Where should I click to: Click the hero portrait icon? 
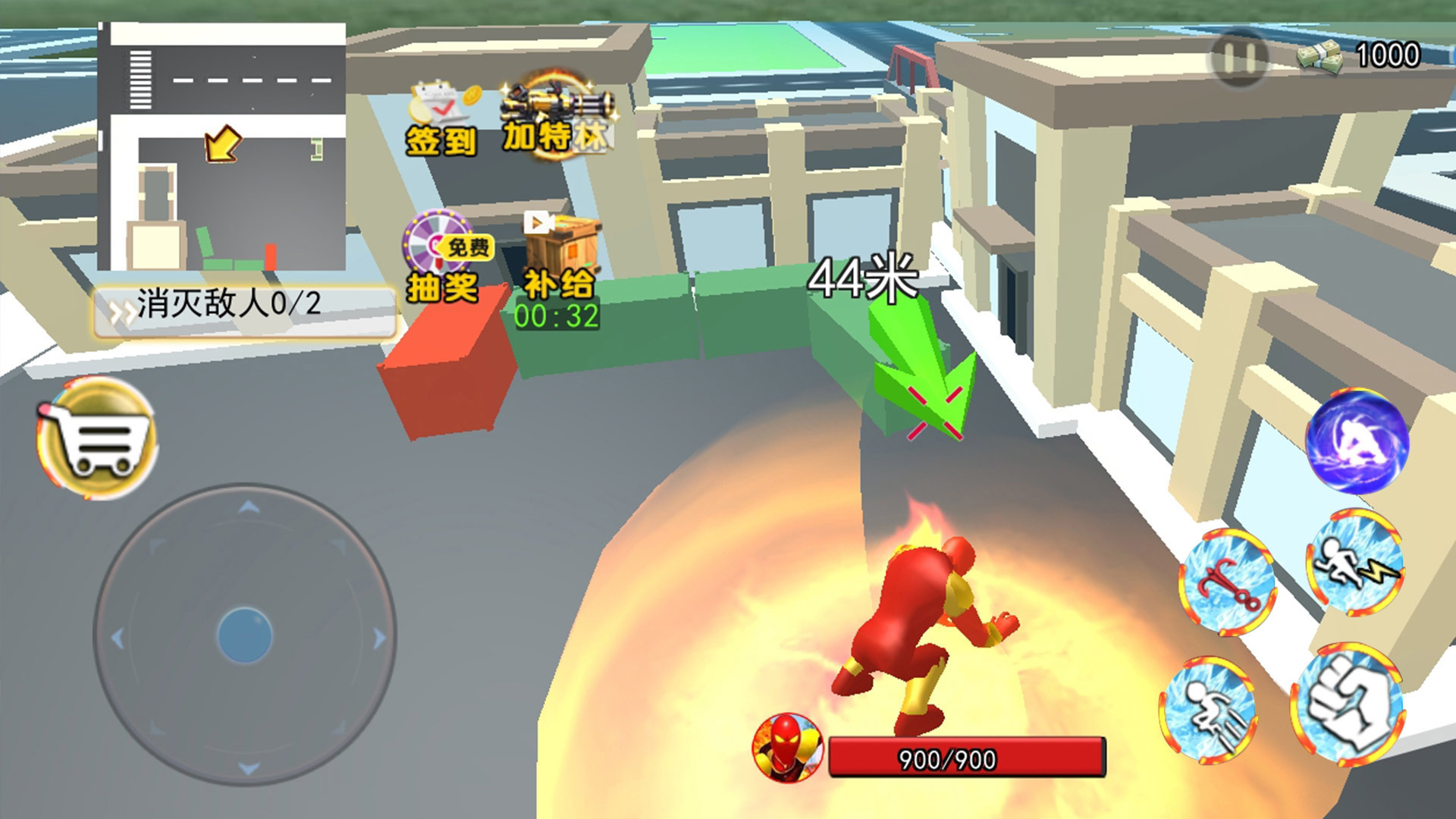787,747
